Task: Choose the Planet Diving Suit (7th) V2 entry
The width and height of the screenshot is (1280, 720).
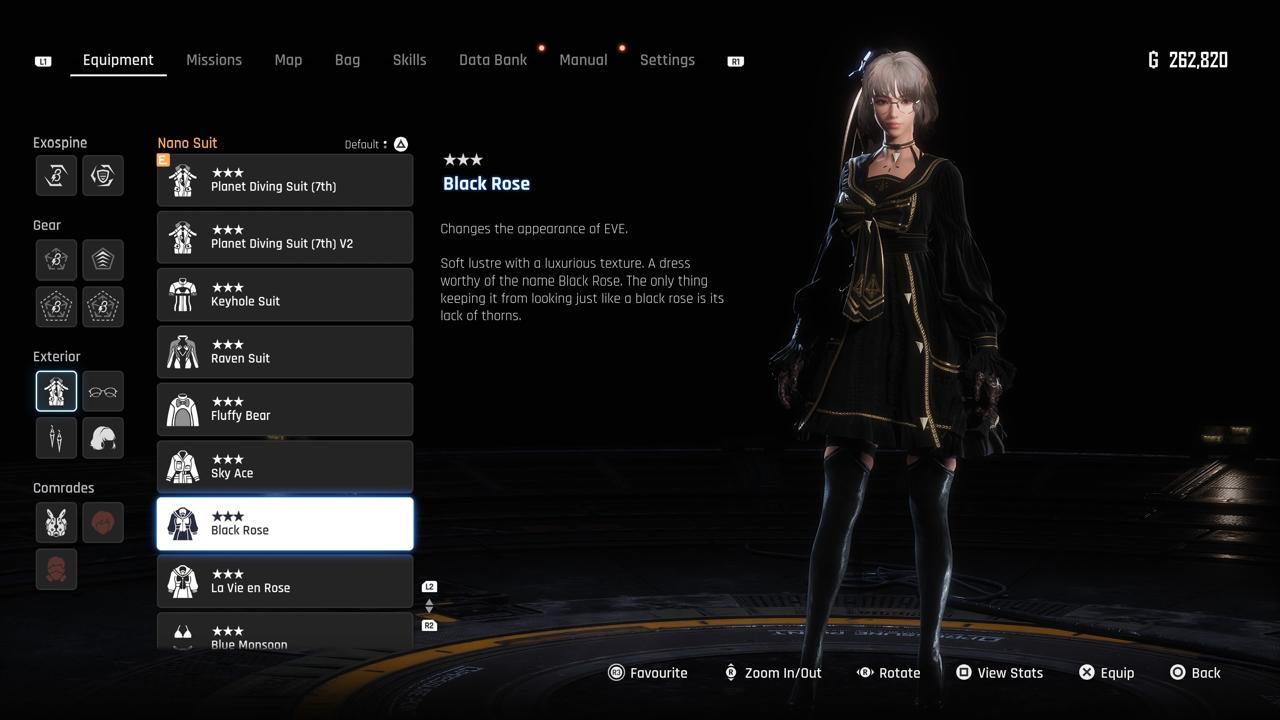Action: 285,237
